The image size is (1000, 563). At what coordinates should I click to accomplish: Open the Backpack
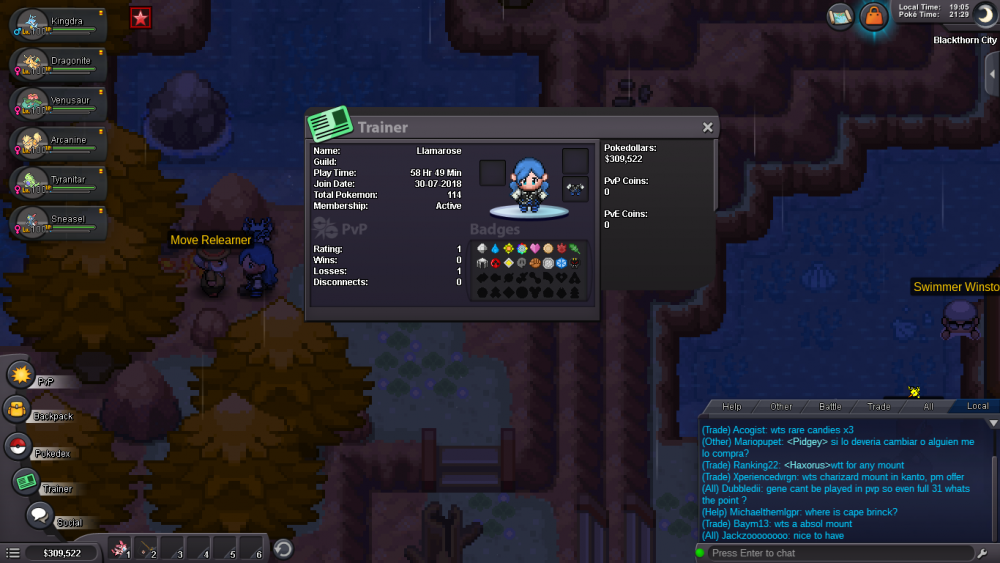coord(17,410)
